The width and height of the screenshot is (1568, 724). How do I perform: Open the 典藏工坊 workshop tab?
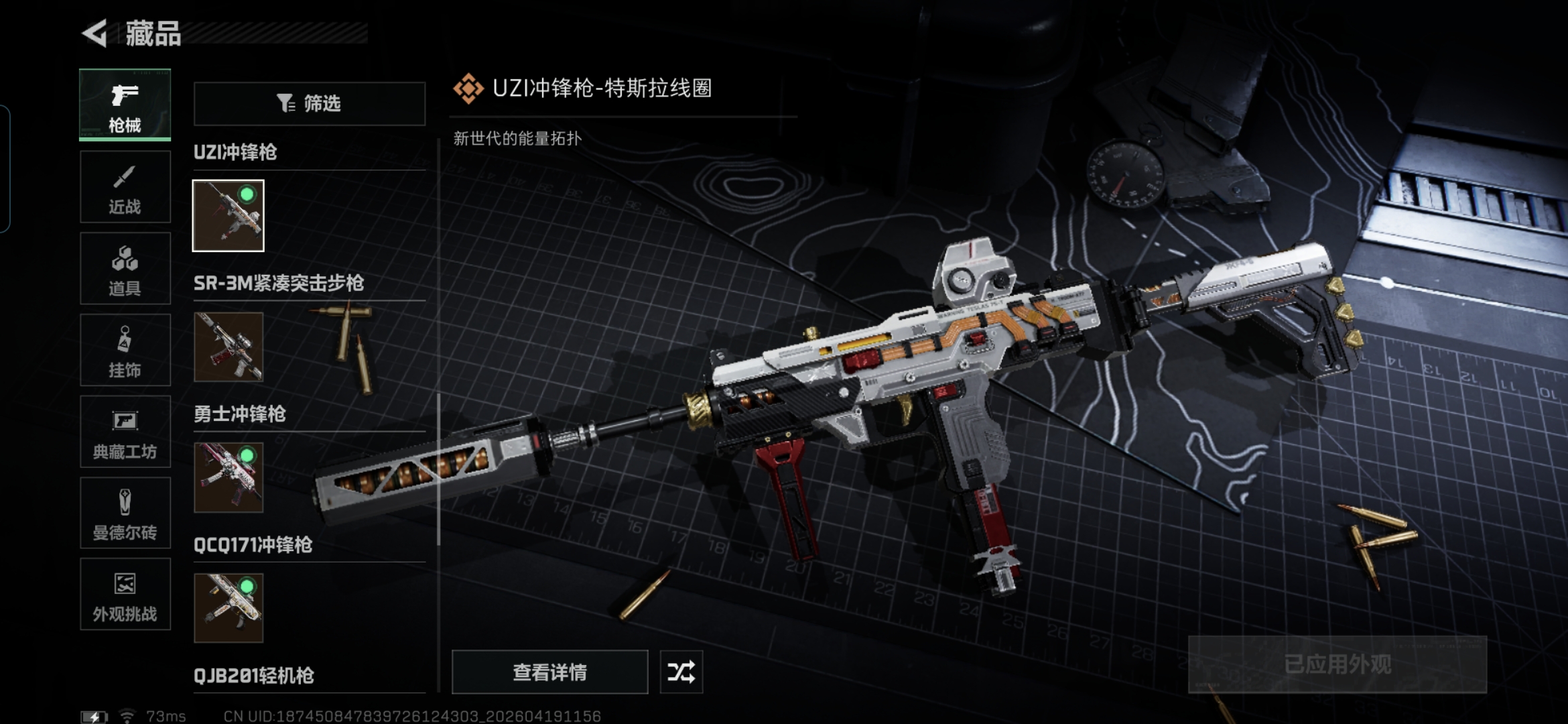click(x=125, y=432)
